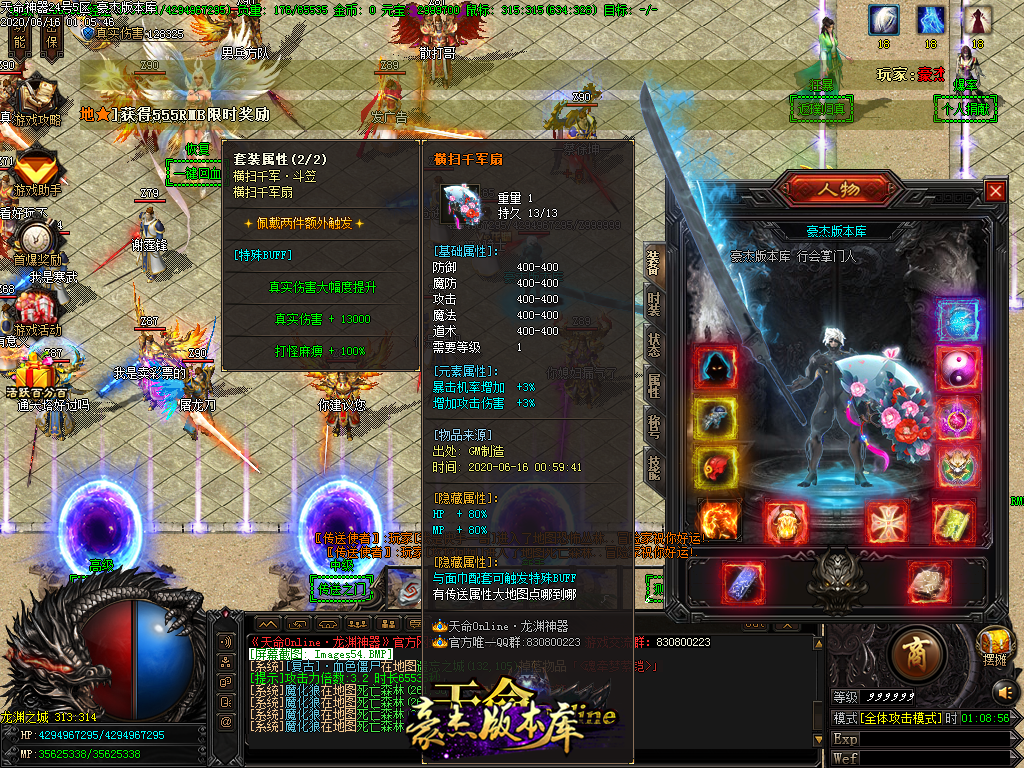
Task: Close the 人物 character panel
Action: [995, 191]
